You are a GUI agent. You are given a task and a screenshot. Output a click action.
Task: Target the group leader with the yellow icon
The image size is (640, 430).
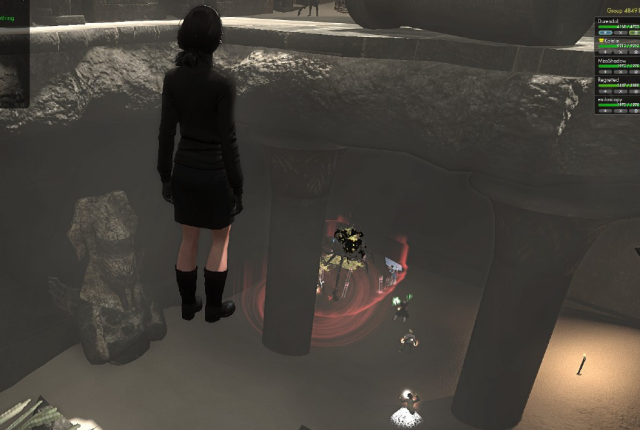coord(616,42)
